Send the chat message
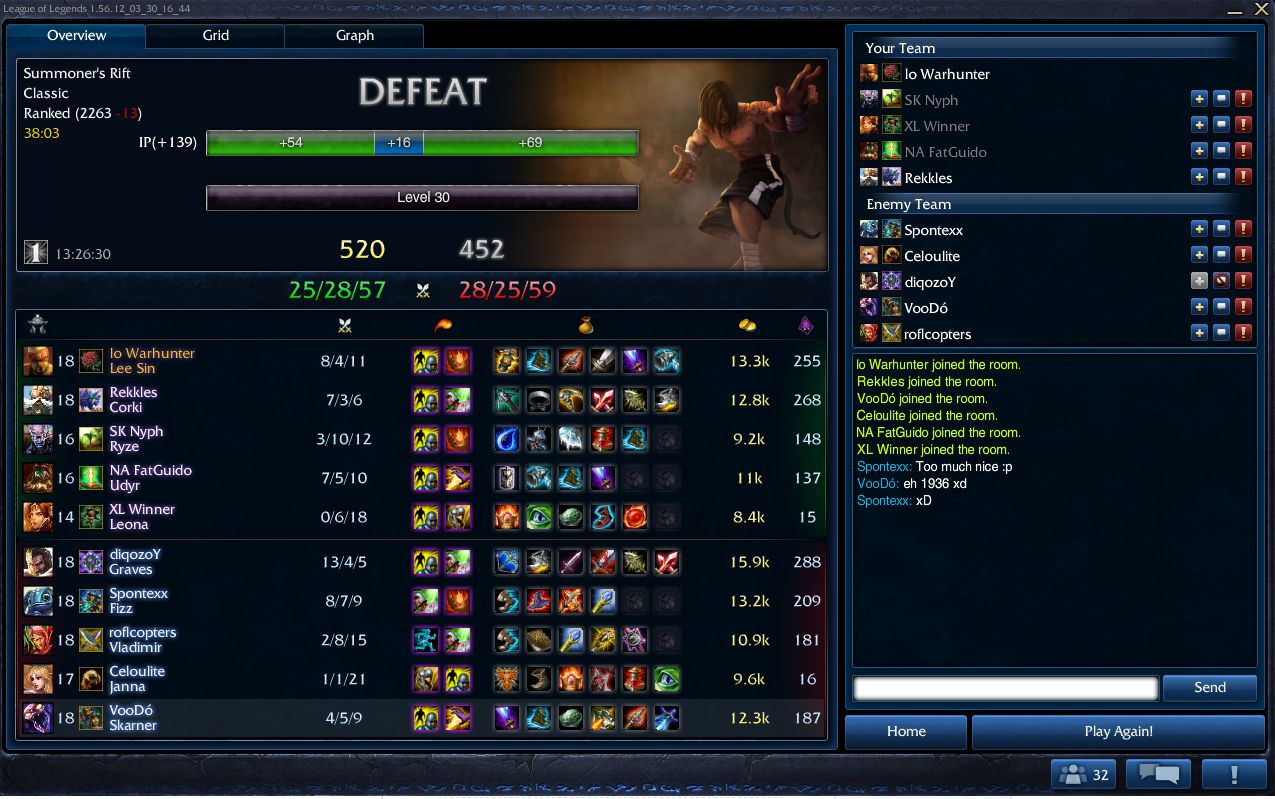The image size is (1275, 799). click(x=1209, y=687)
